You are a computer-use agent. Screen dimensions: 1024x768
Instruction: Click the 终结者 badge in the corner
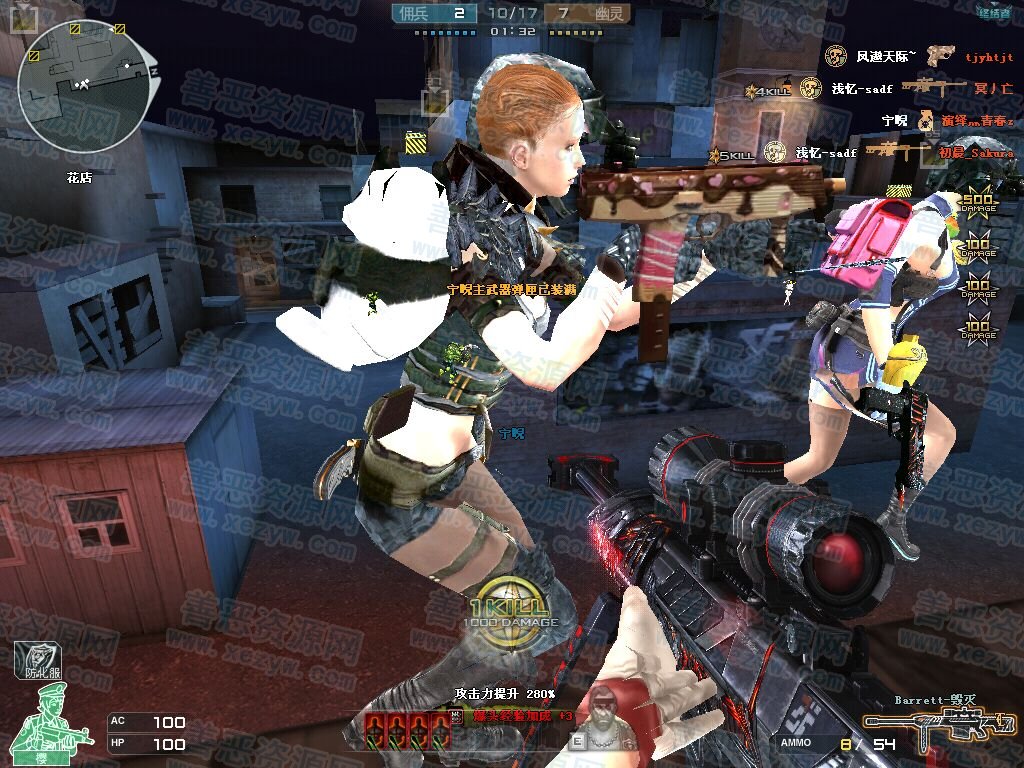994,13
